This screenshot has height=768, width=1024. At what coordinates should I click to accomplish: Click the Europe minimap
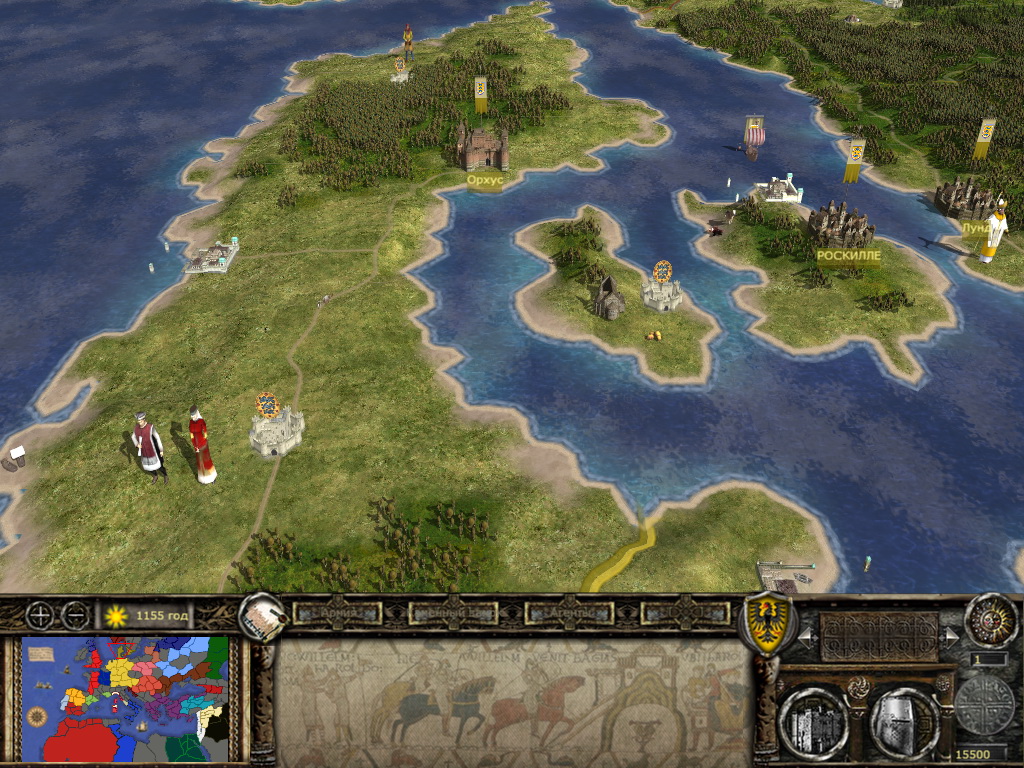126,698
